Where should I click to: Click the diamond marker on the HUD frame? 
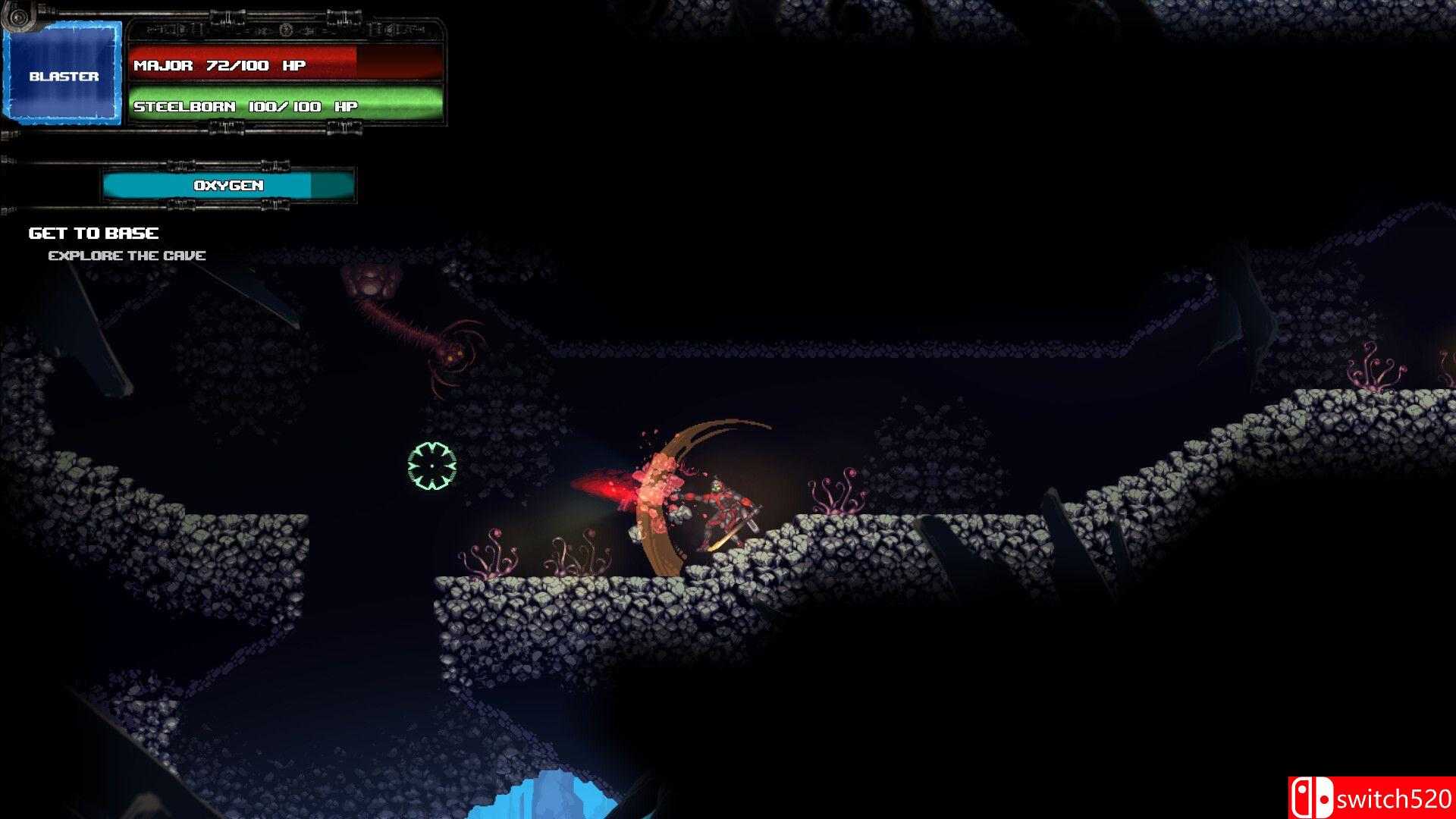(x=262, y=30)
